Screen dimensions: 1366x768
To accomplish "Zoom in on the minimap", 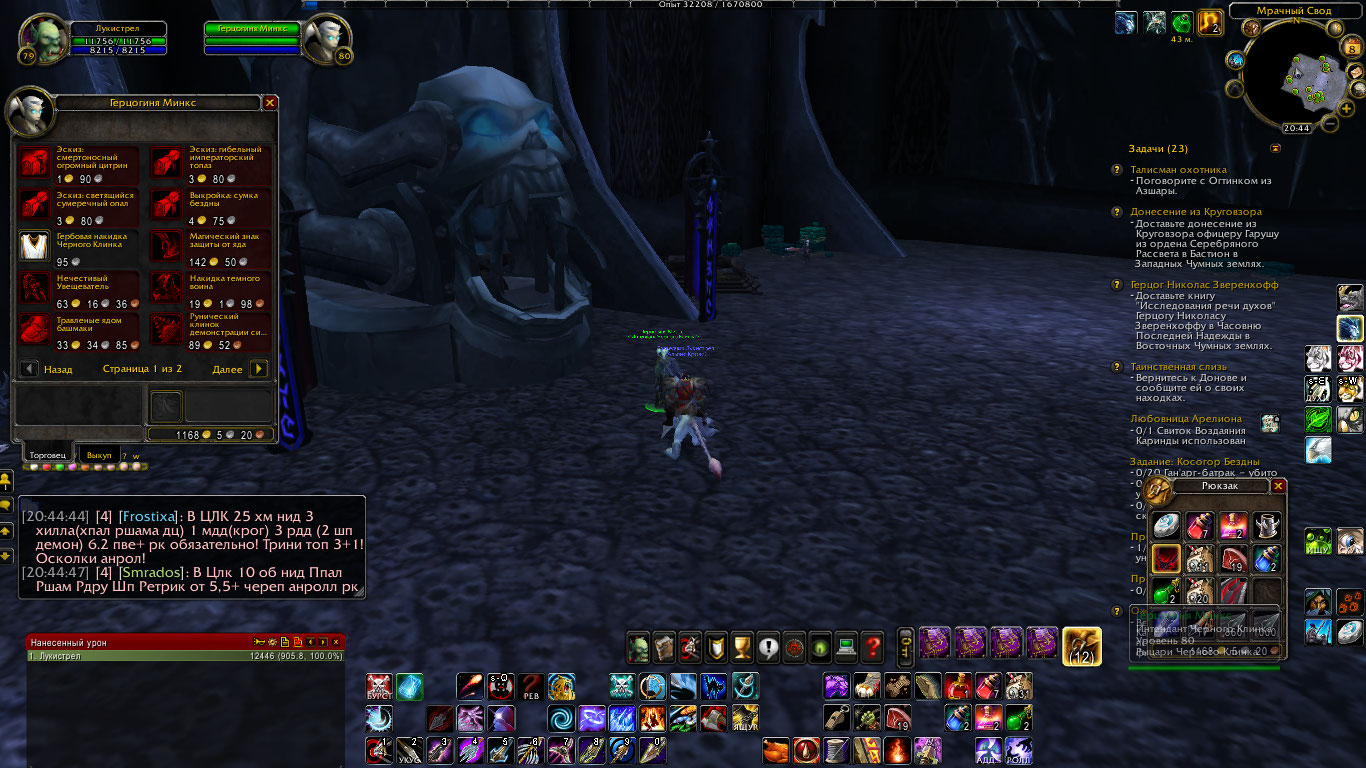I will click(1347, 108).
